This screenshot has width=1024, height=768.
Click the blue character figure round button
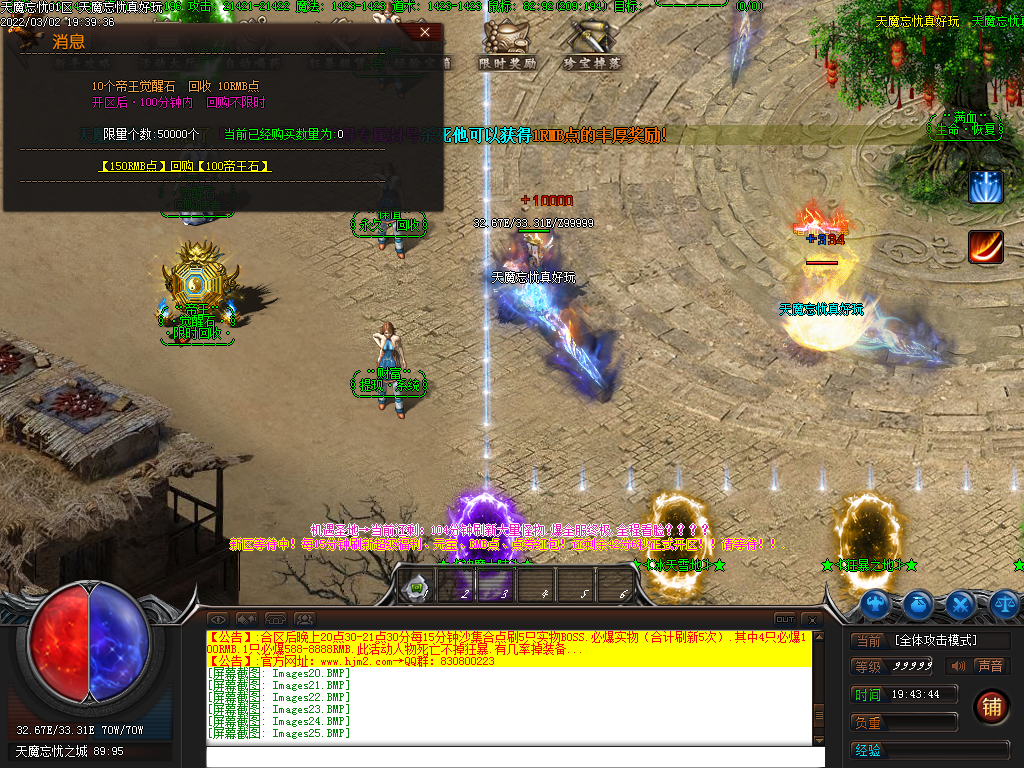[875, 603]
